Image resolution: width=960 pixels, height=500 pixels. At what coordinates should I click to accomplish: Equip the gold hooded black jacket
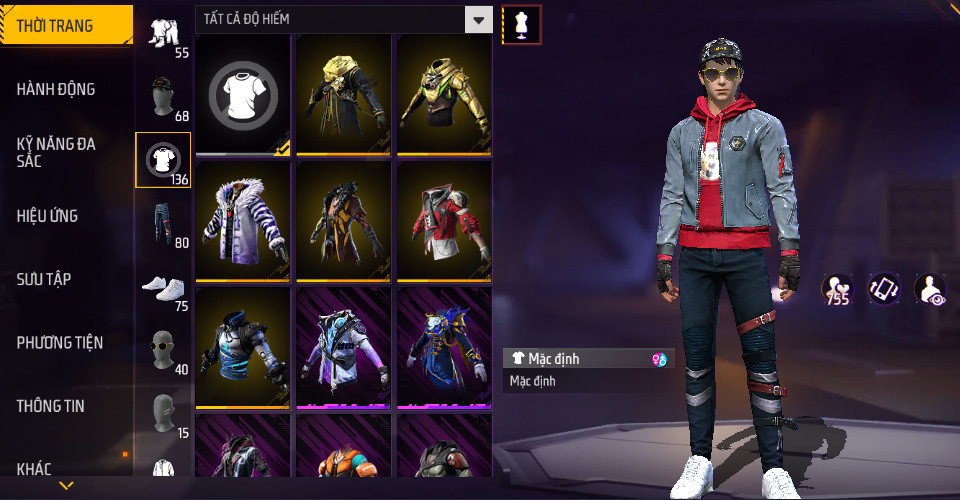tap(343, 95)
